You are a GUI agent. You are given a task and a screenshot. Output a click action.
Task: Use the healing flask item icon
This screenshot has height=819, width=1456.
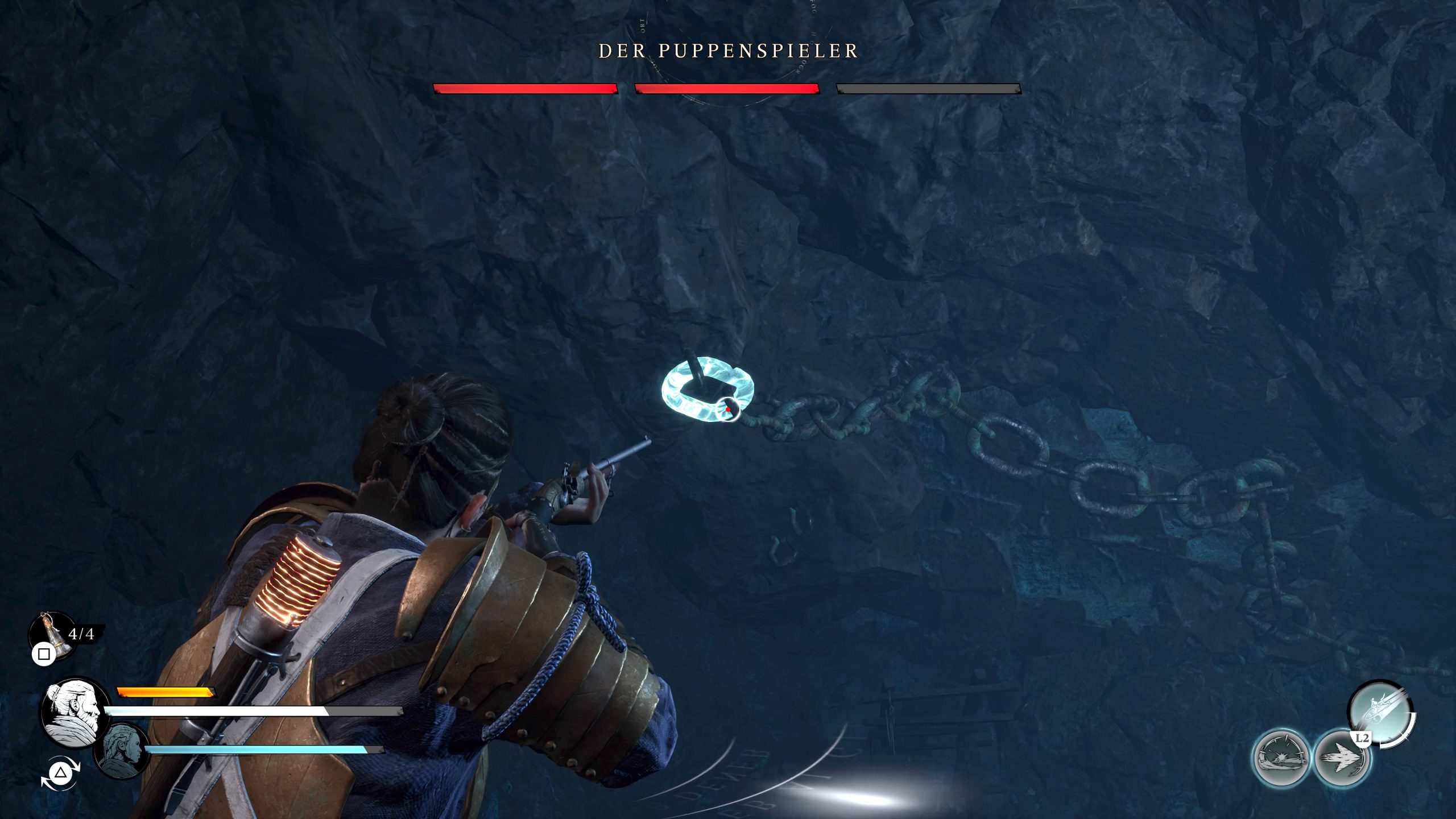point(53,635)
